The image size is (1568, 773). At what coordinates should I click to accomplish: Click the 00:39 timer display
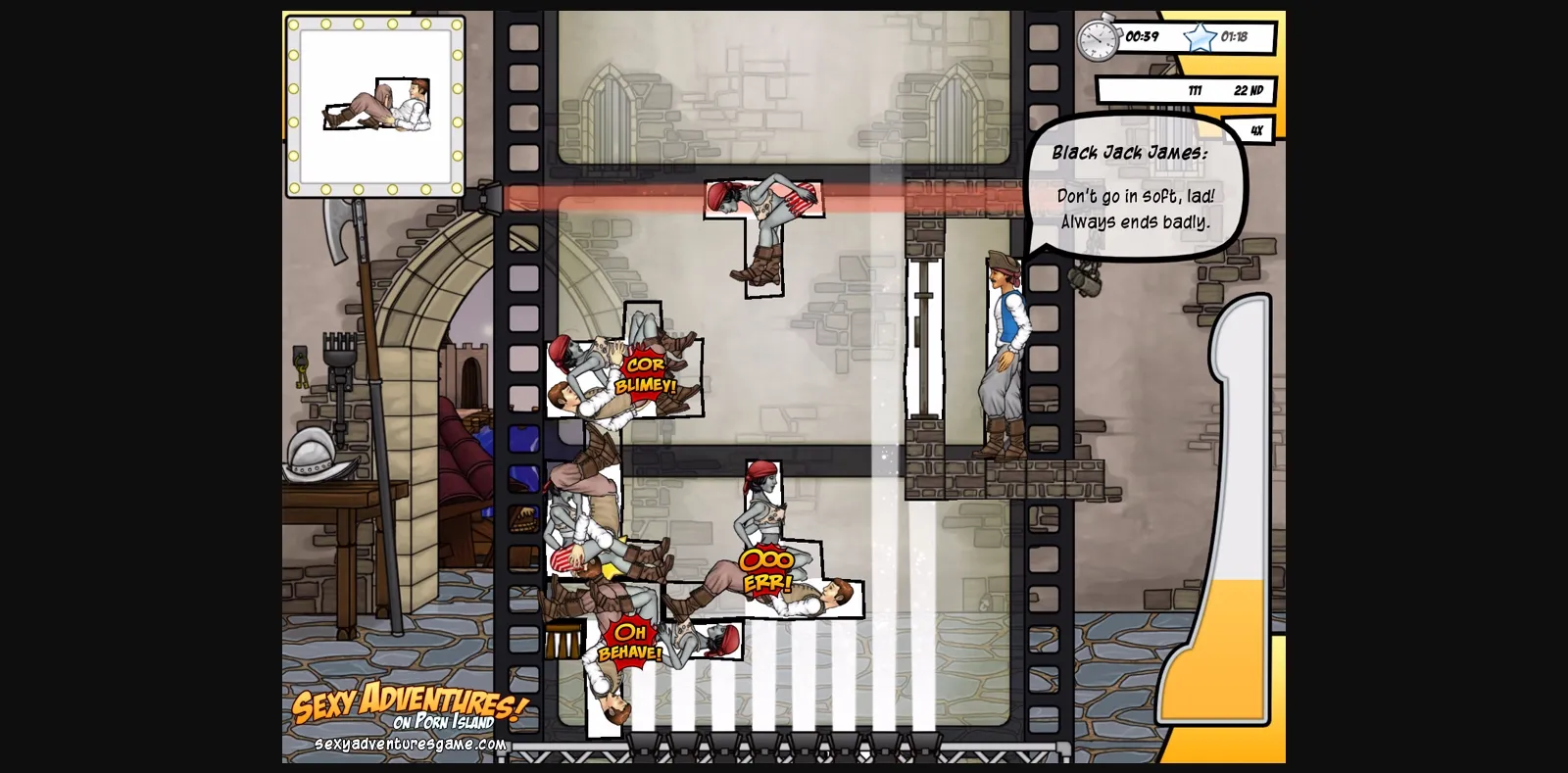(x=1141, y=38)
